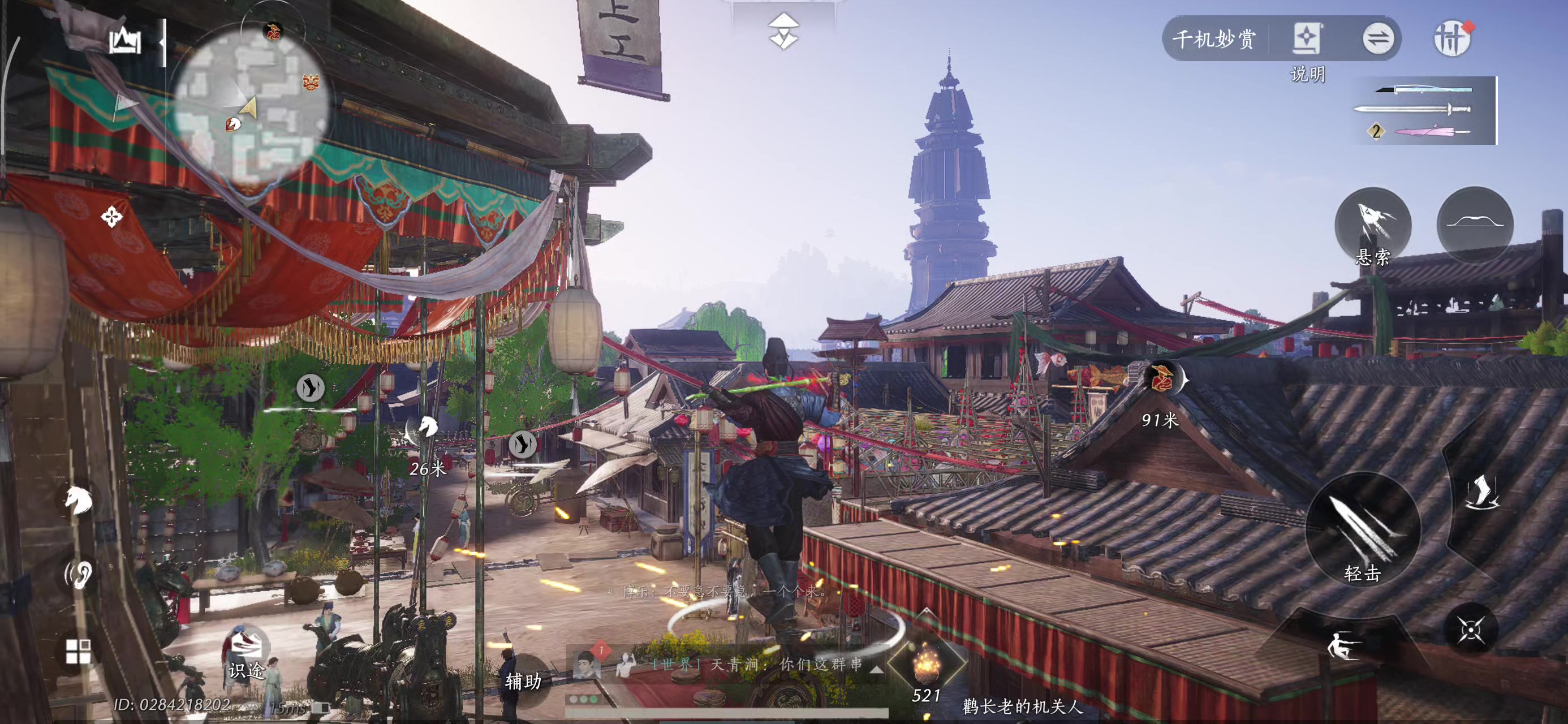Tap the ear listening icon

coord(79,574)
